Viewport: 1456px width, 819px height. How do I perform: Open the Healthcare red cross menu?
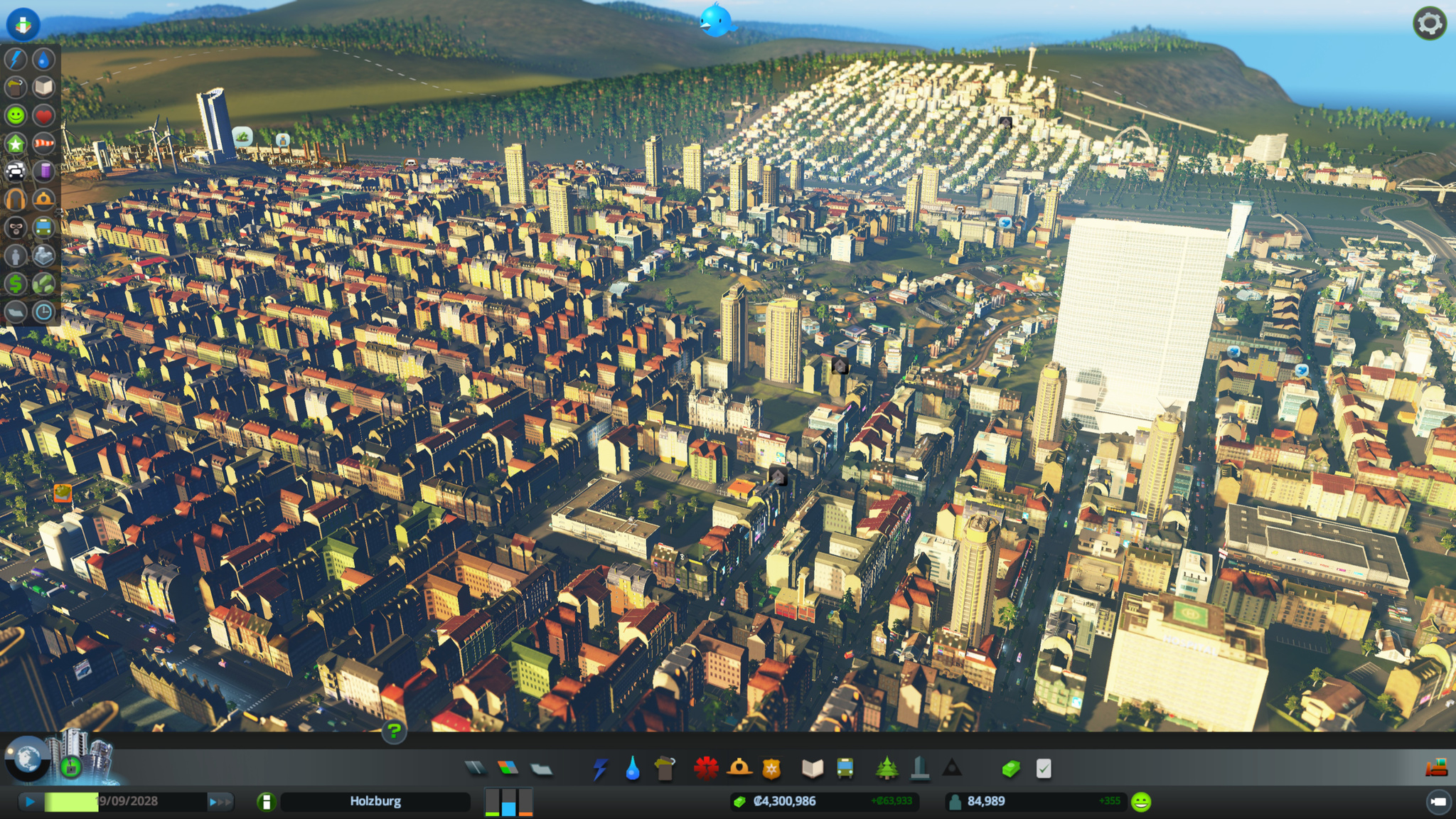pyautogui.click(x=705, y=769)
